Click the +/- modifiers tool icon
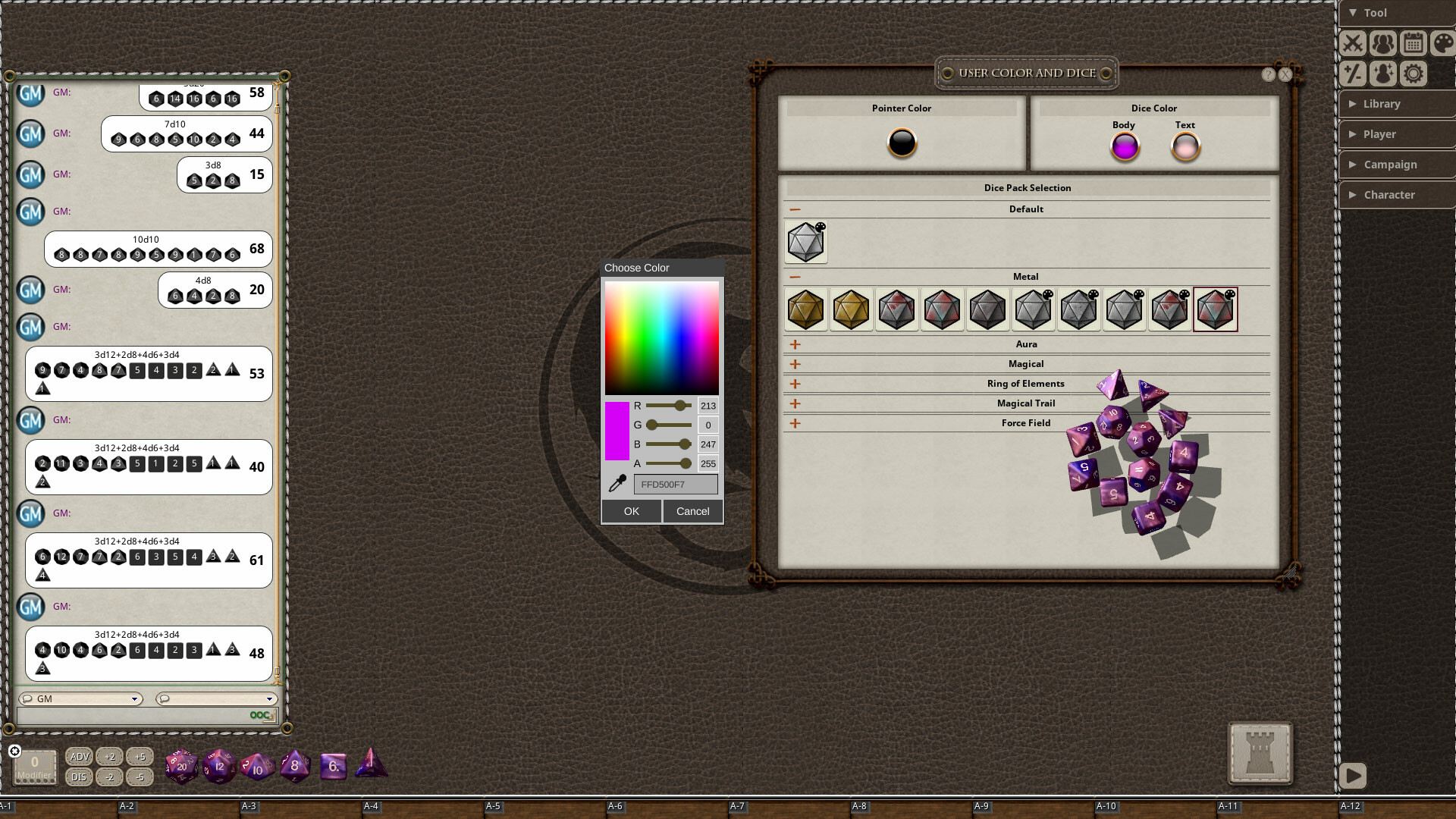Viewport: 1456px width, 819px height. pyautogui.click(x=1354, y=73)
